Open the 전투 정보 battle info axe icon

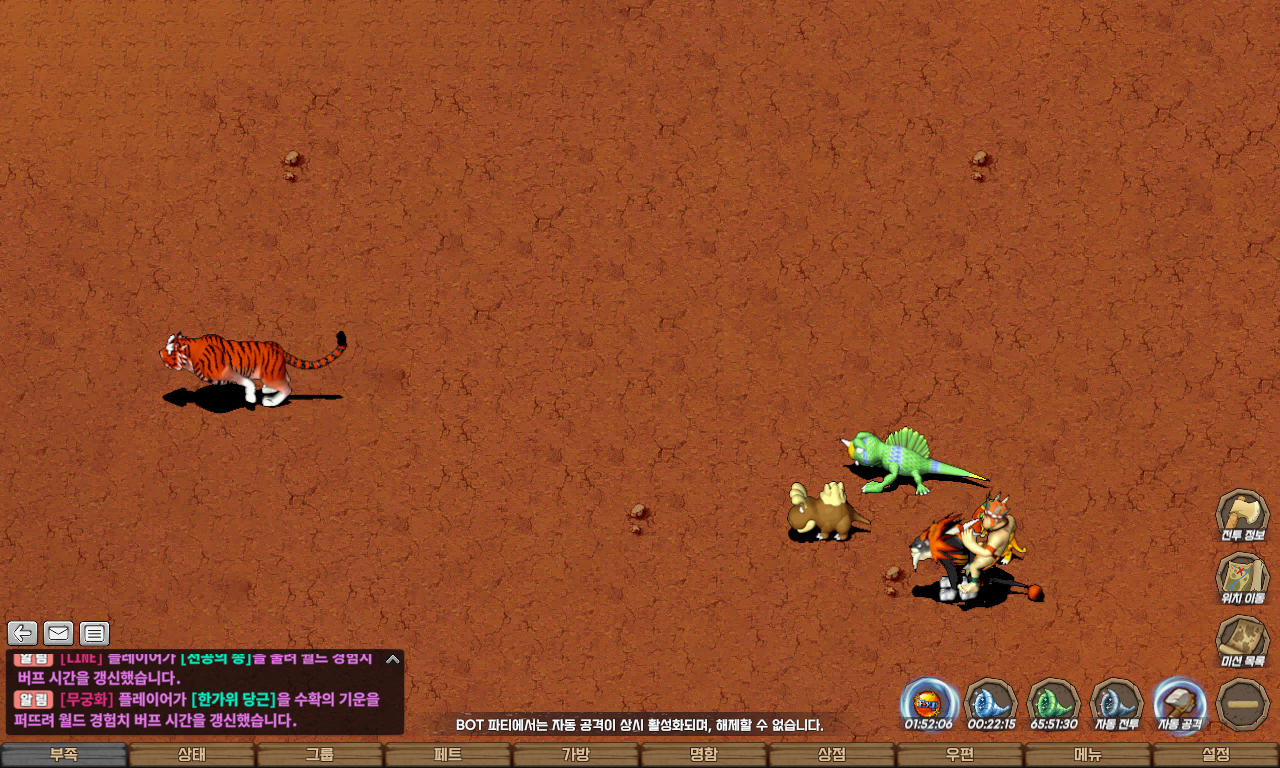coord(1242,516)
